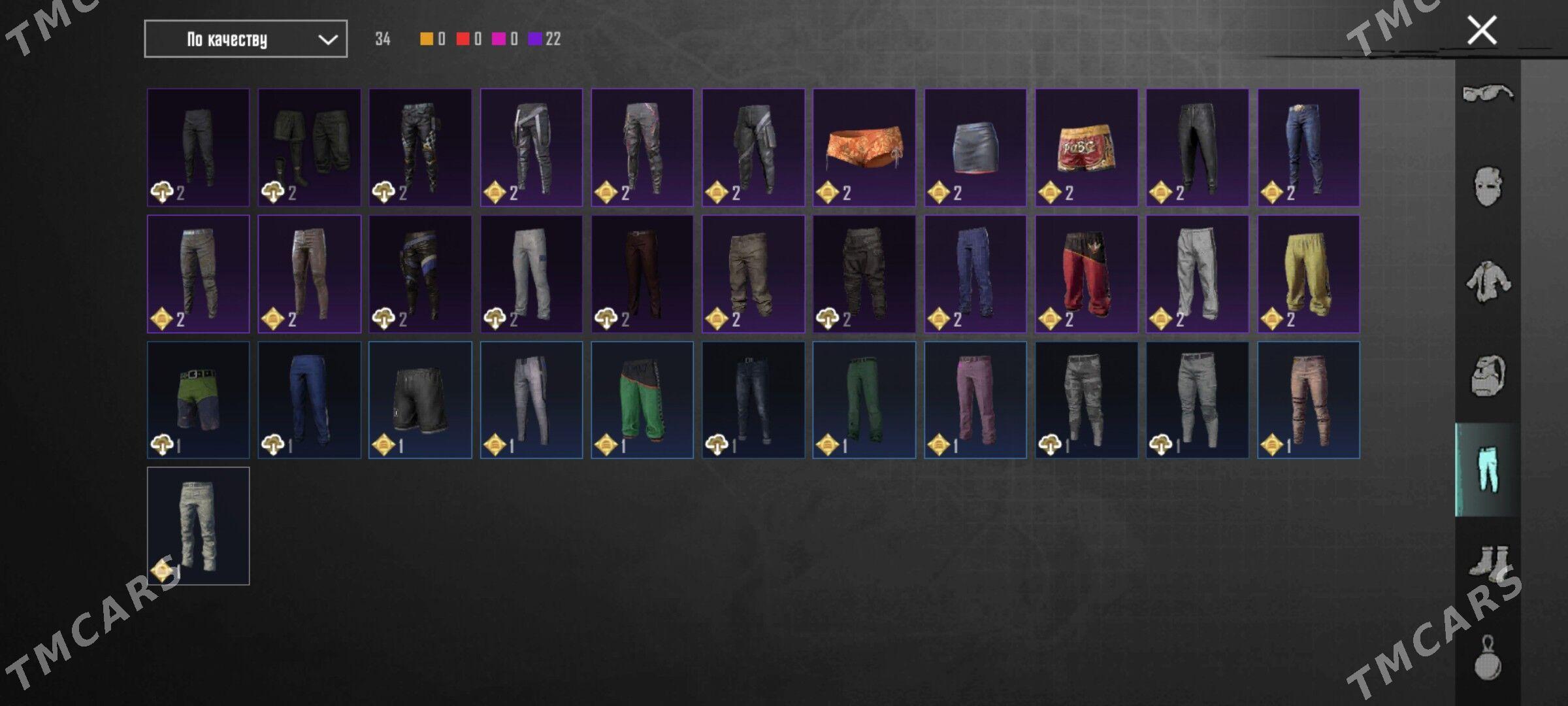Select the purple pink trousers

click(x=975, y=400)
